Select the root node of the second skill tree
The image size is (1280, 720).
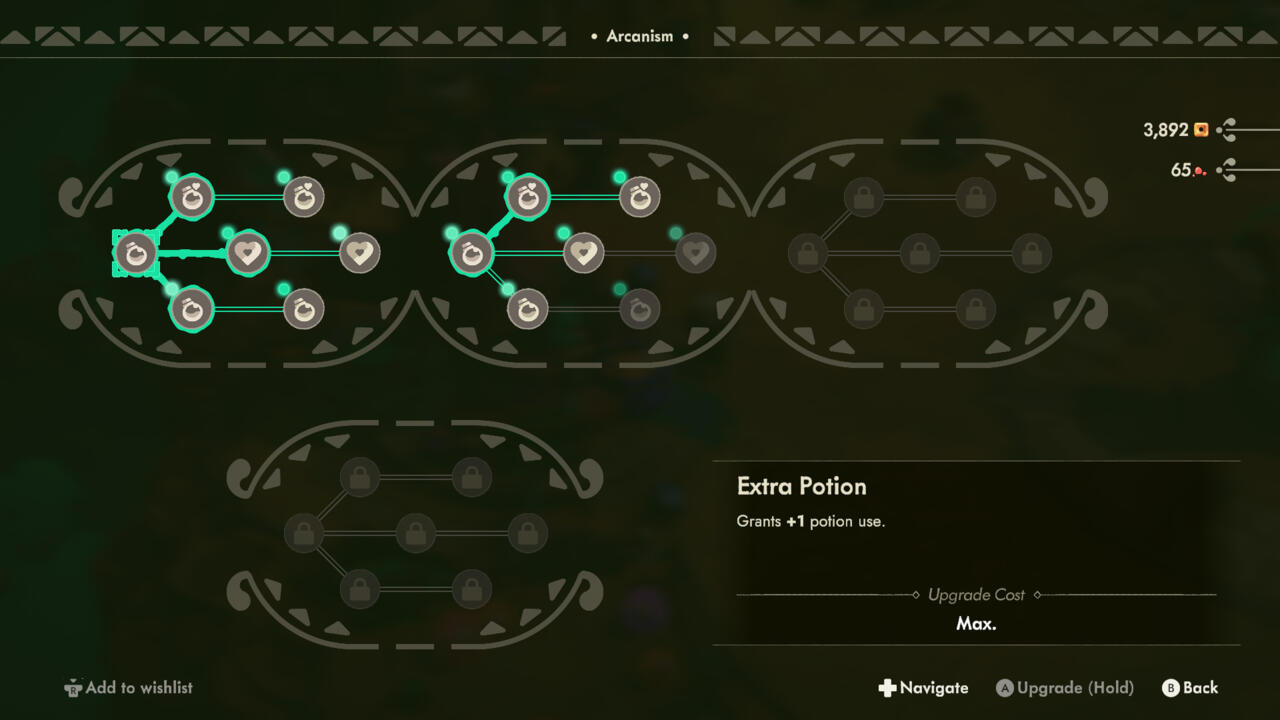click(x=470, y=253)
